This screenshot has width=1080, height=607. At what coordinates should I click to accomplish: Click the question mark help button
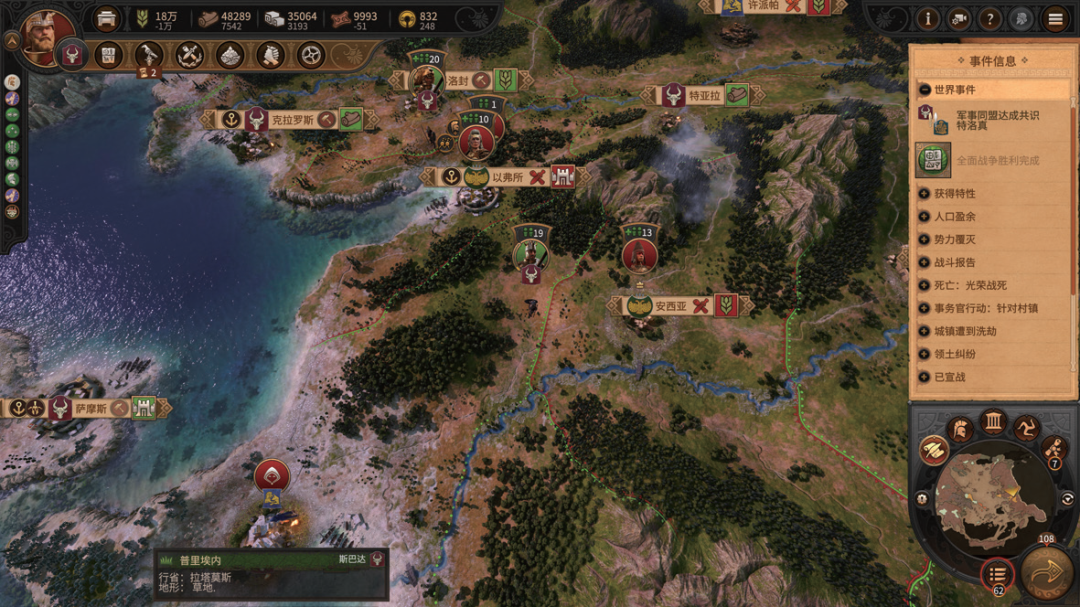click(990, 18)
